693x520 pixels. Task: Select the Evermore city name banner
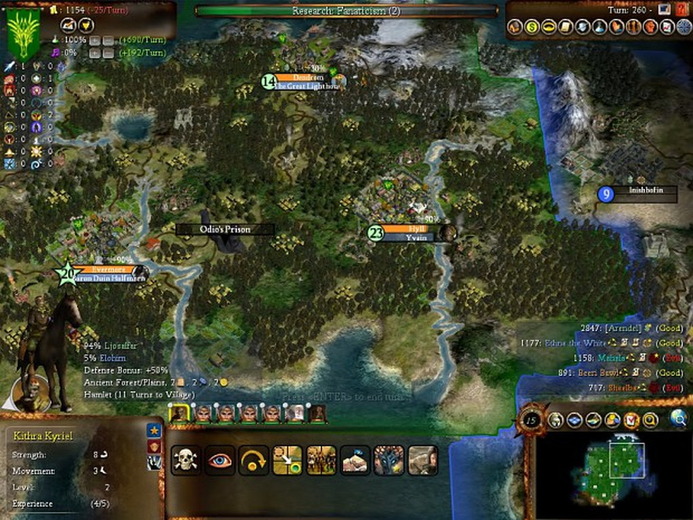[102, 269]
